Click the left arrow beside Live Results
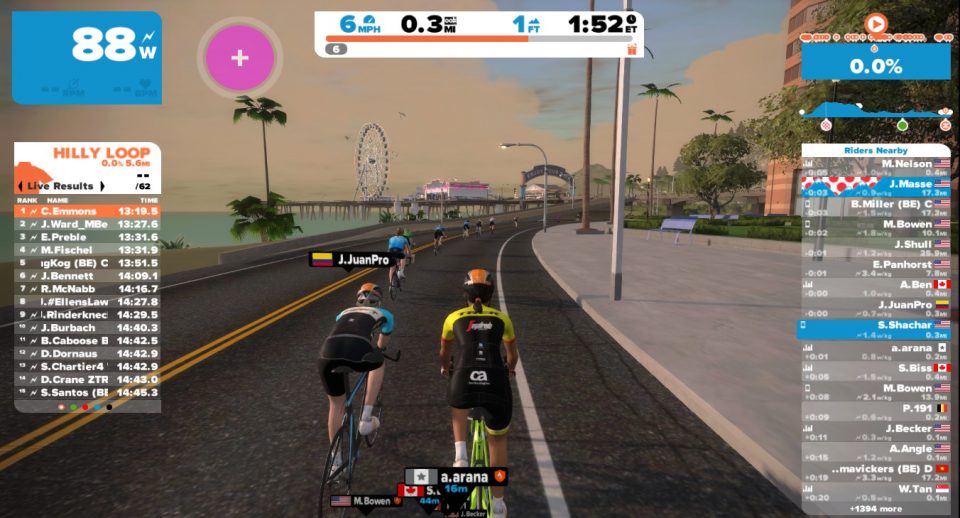The width and height of the screenshot is (960, 518). (x=20, y=186)
